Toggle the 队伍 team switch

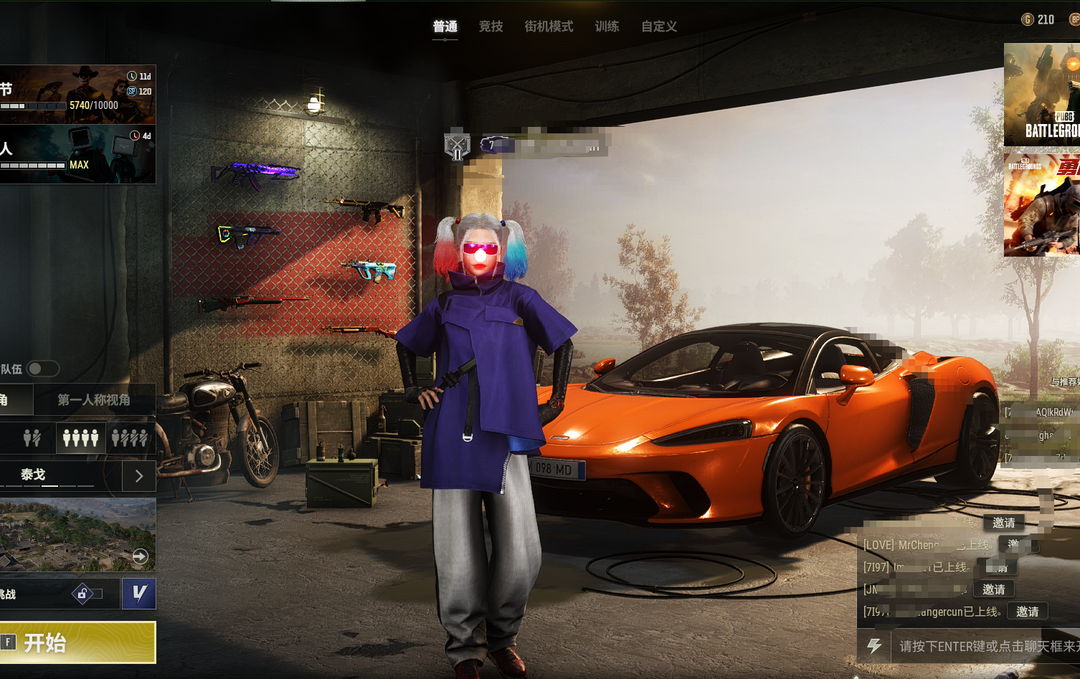coord(42,369)
